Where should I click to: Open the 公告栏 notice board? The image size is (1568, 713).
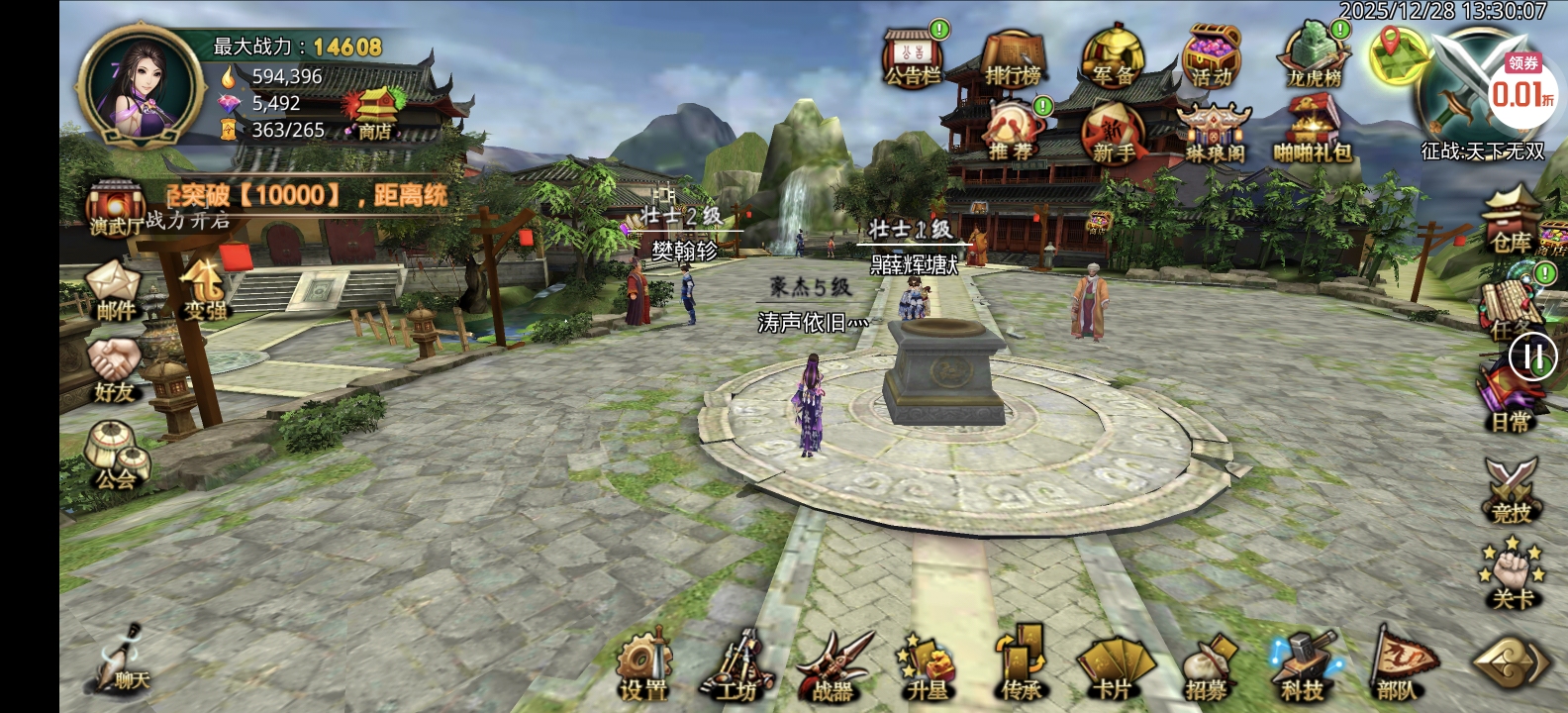click(x=913, y=57)
